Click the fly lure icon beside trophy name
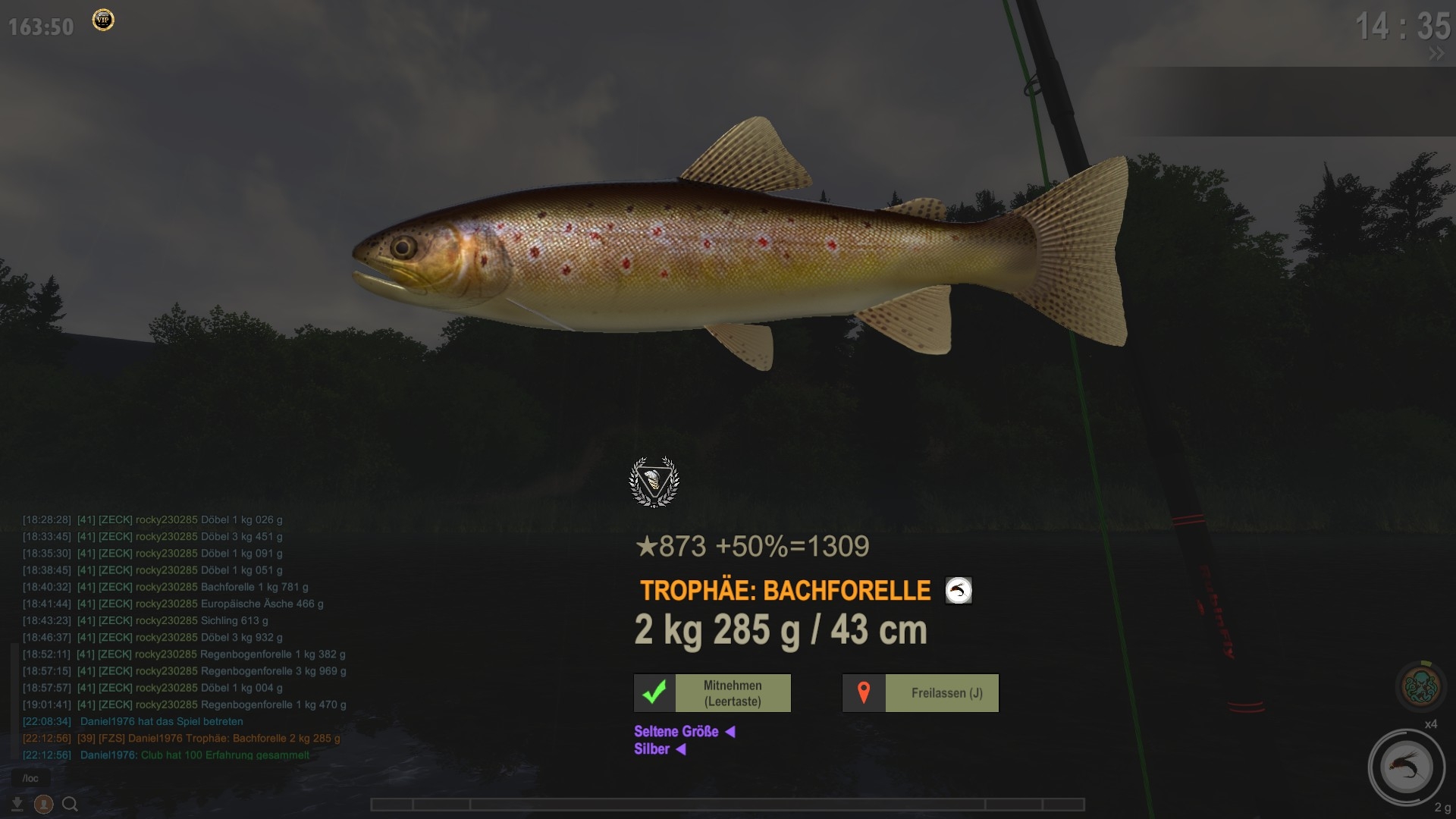Screen dimensions: 1456x819 pyautogui.click(x=959, y=591)
